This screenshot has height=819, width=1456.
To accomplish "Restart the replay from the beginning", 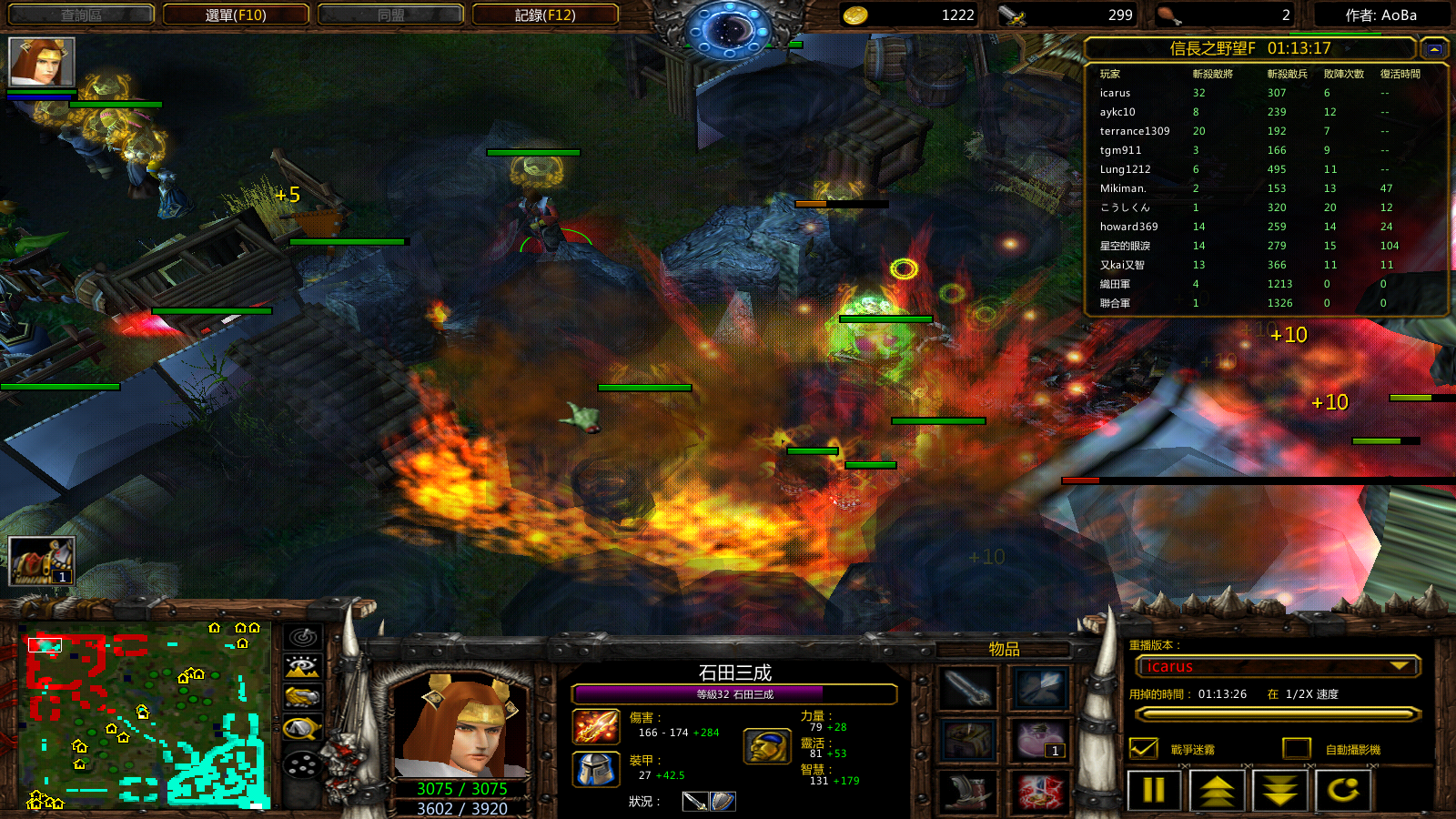I will pyautogui.click(x=1343, y=790).
